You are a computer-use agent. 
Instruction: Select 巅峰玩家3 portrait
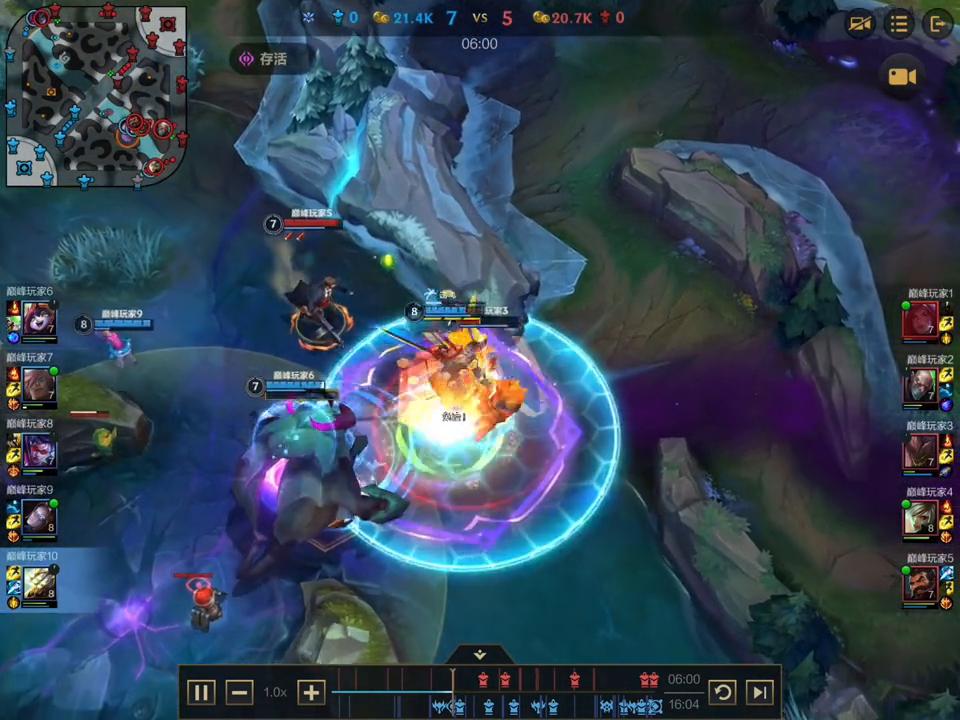(x=920, y=453)
